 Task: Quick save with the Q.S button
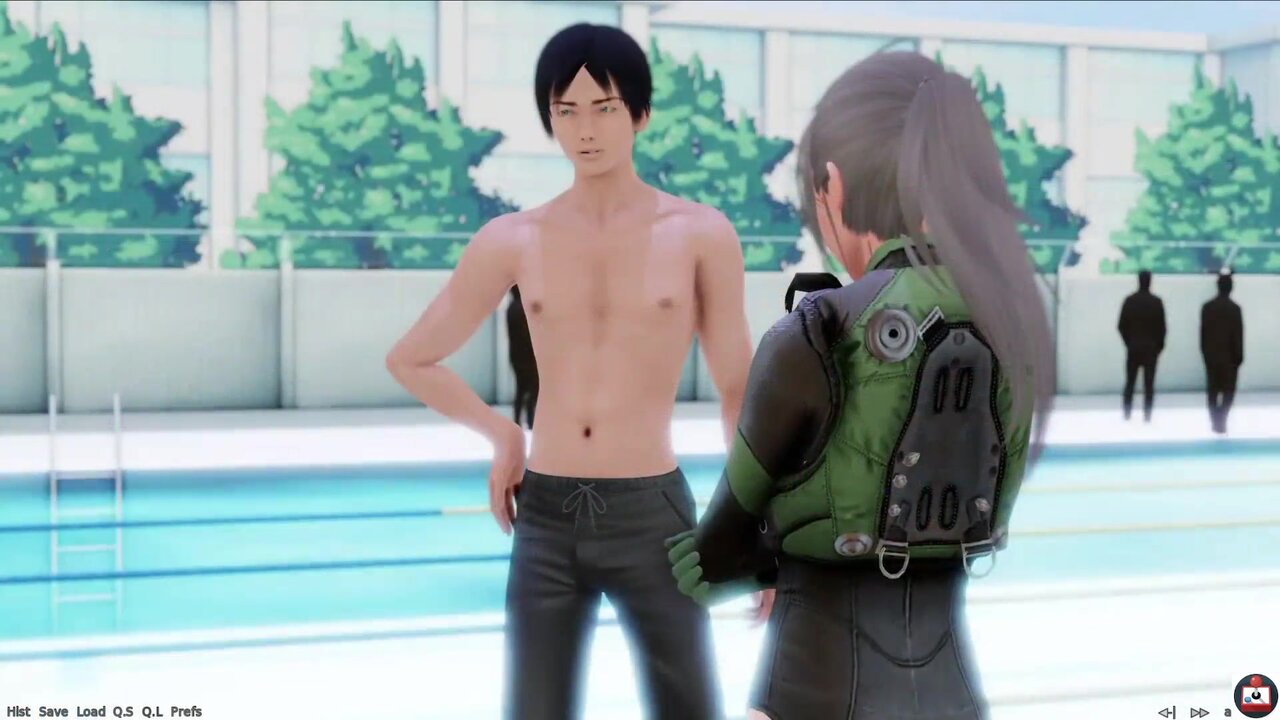(123, 712)
